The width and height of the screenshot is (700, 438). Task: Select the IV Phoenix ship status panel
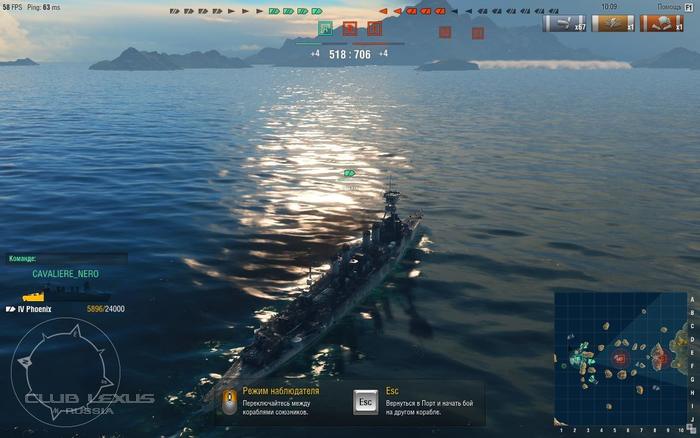coord(66,309)
